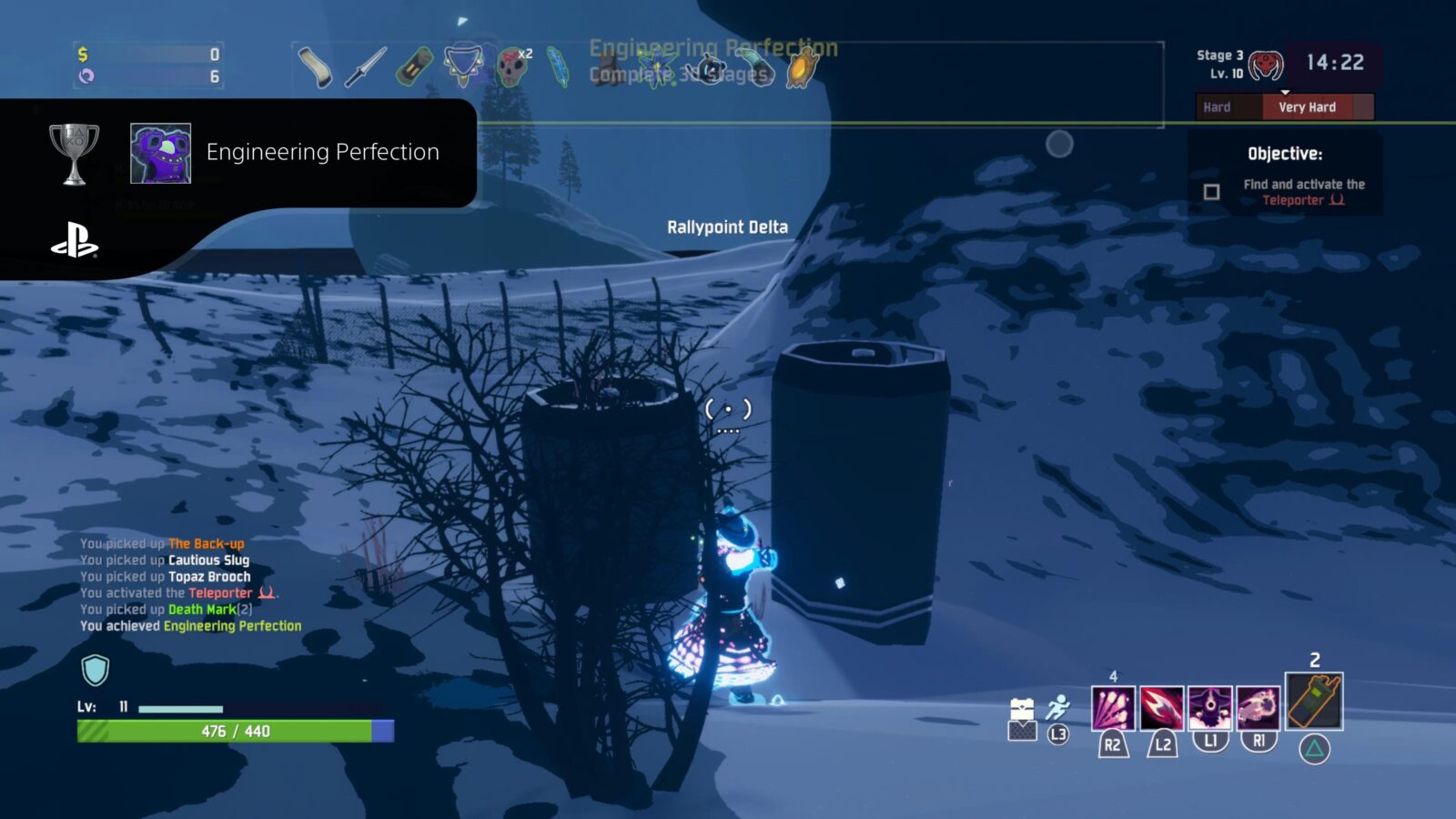Open the chest inventory icon

click(1022, 709)
